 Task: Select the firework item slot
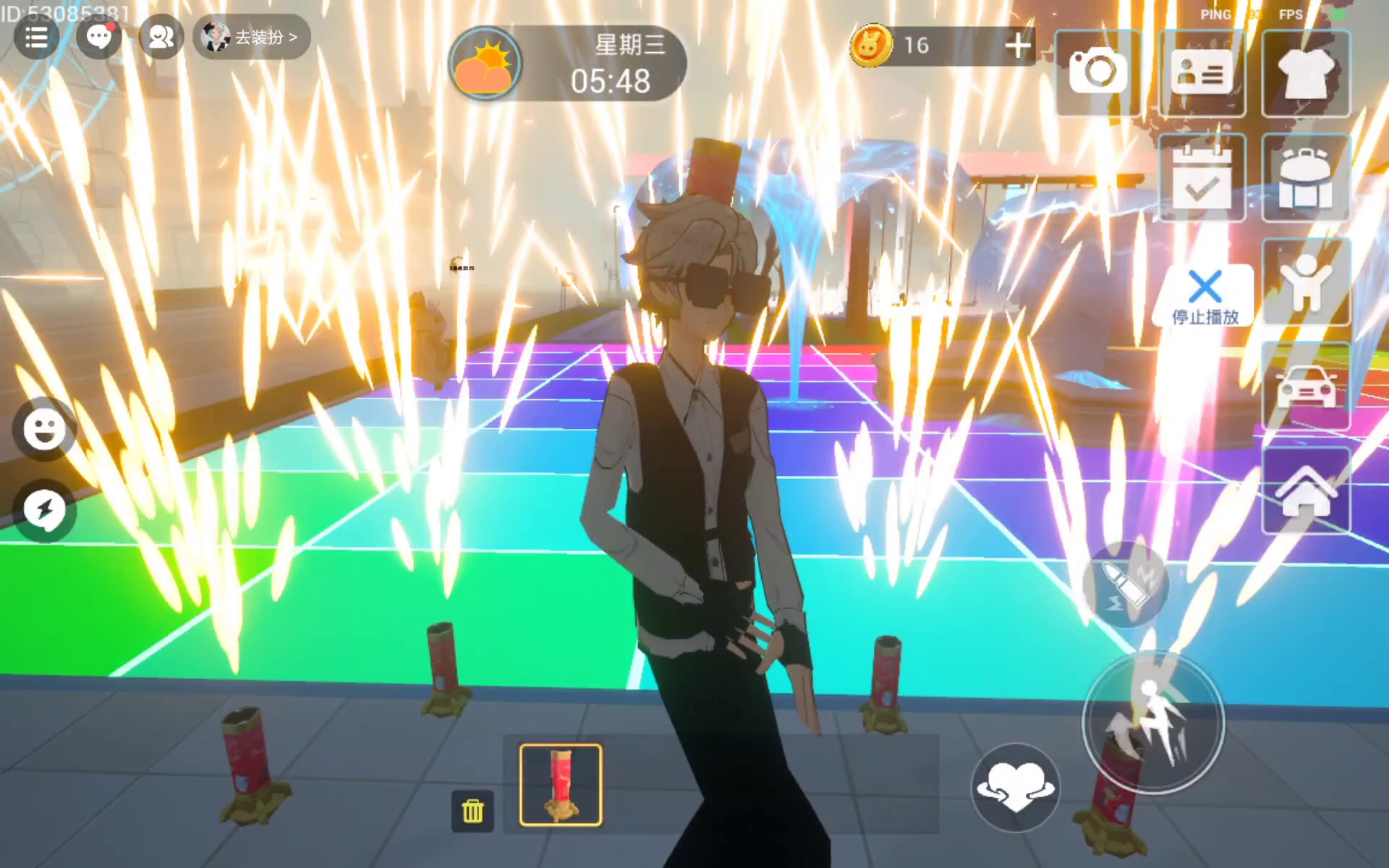coord(561,785)
